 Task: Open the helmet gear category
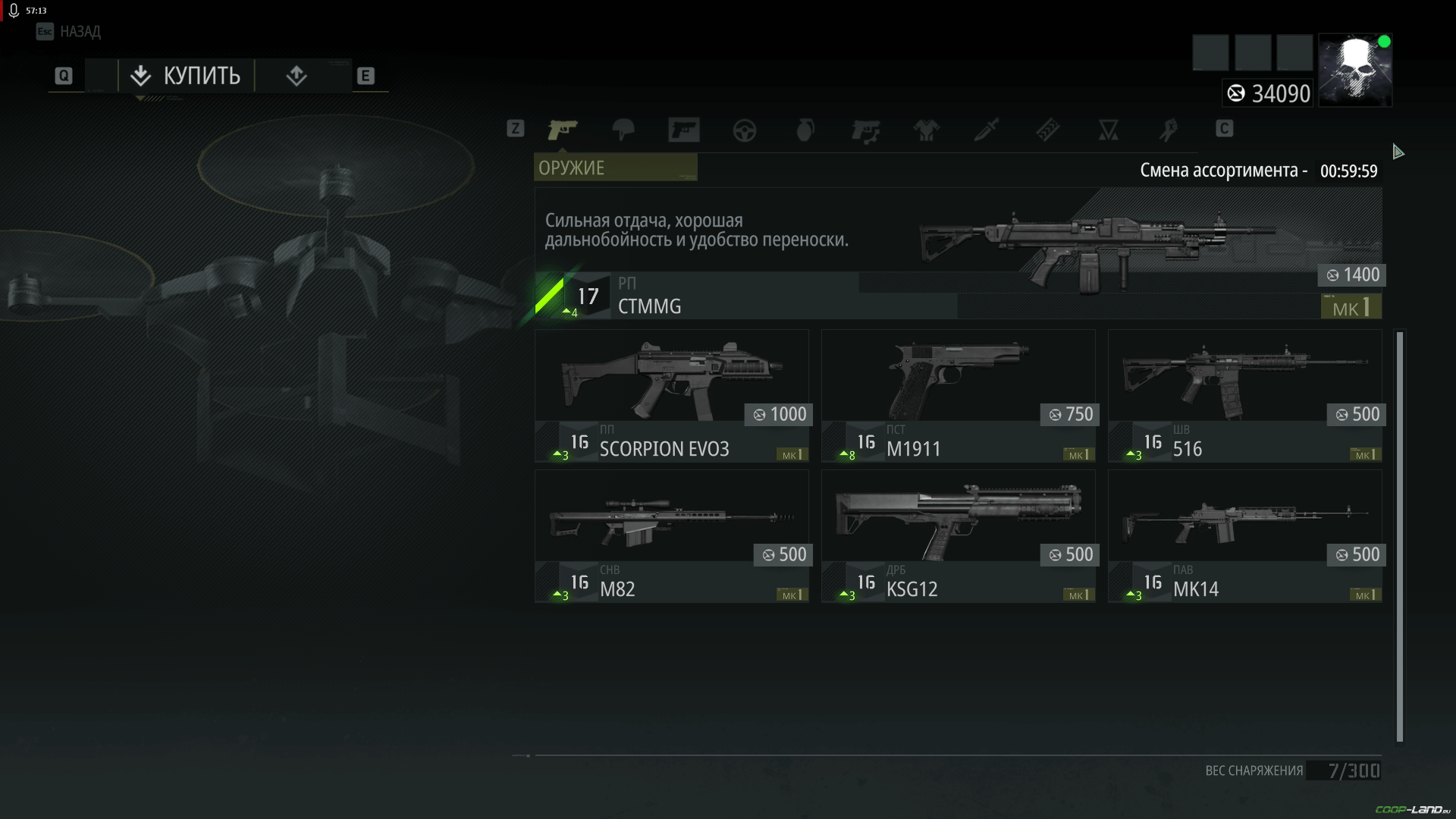(623, 130)
